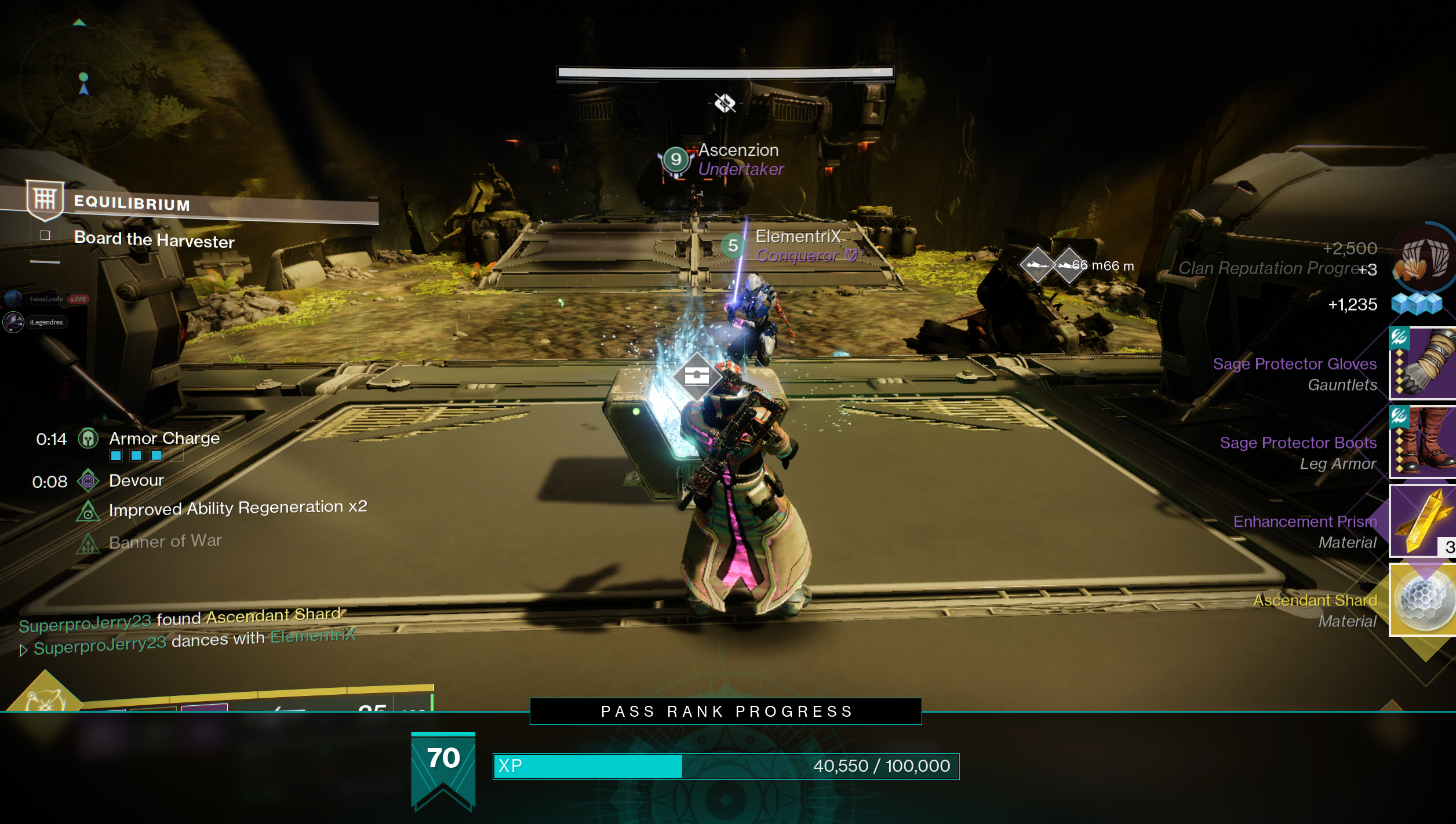The width and height of the screenshot is (1456, 824).
Task: Click the Devour buff icon
Action: click(x=88, y=481)
